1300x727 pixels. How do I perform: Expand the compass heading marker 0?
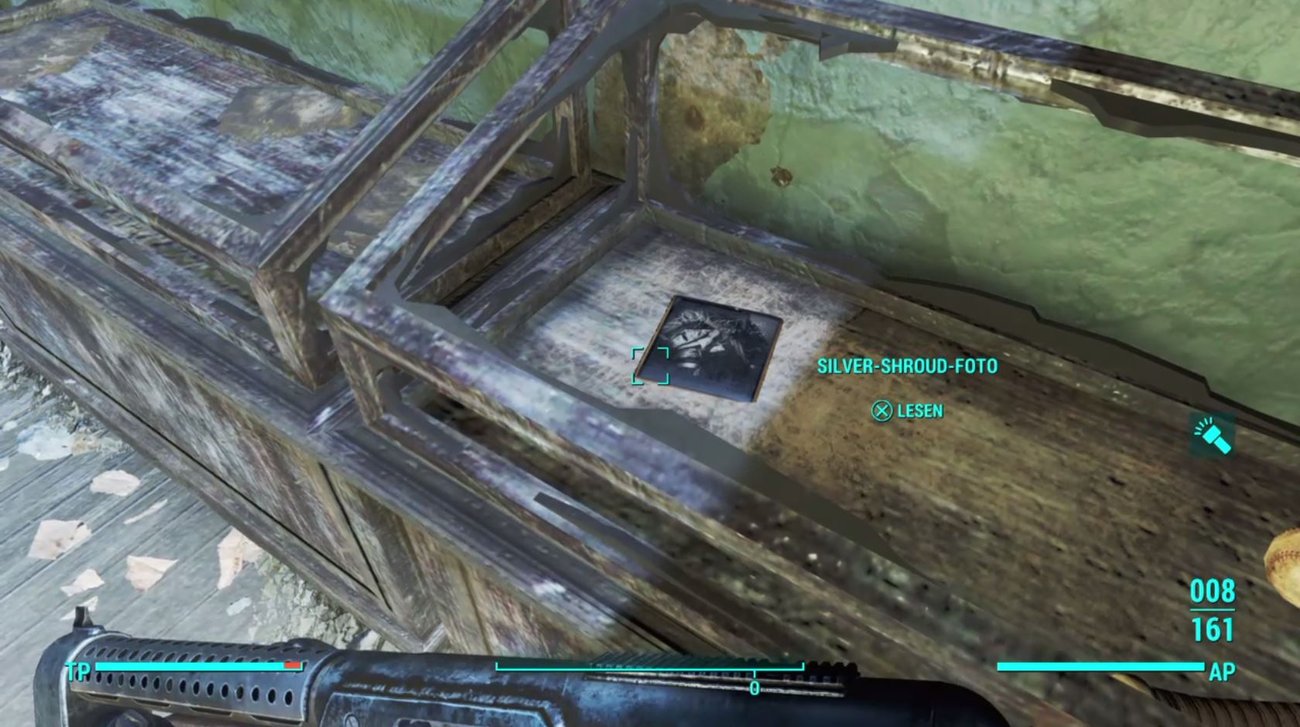click(x=753, y=689)
